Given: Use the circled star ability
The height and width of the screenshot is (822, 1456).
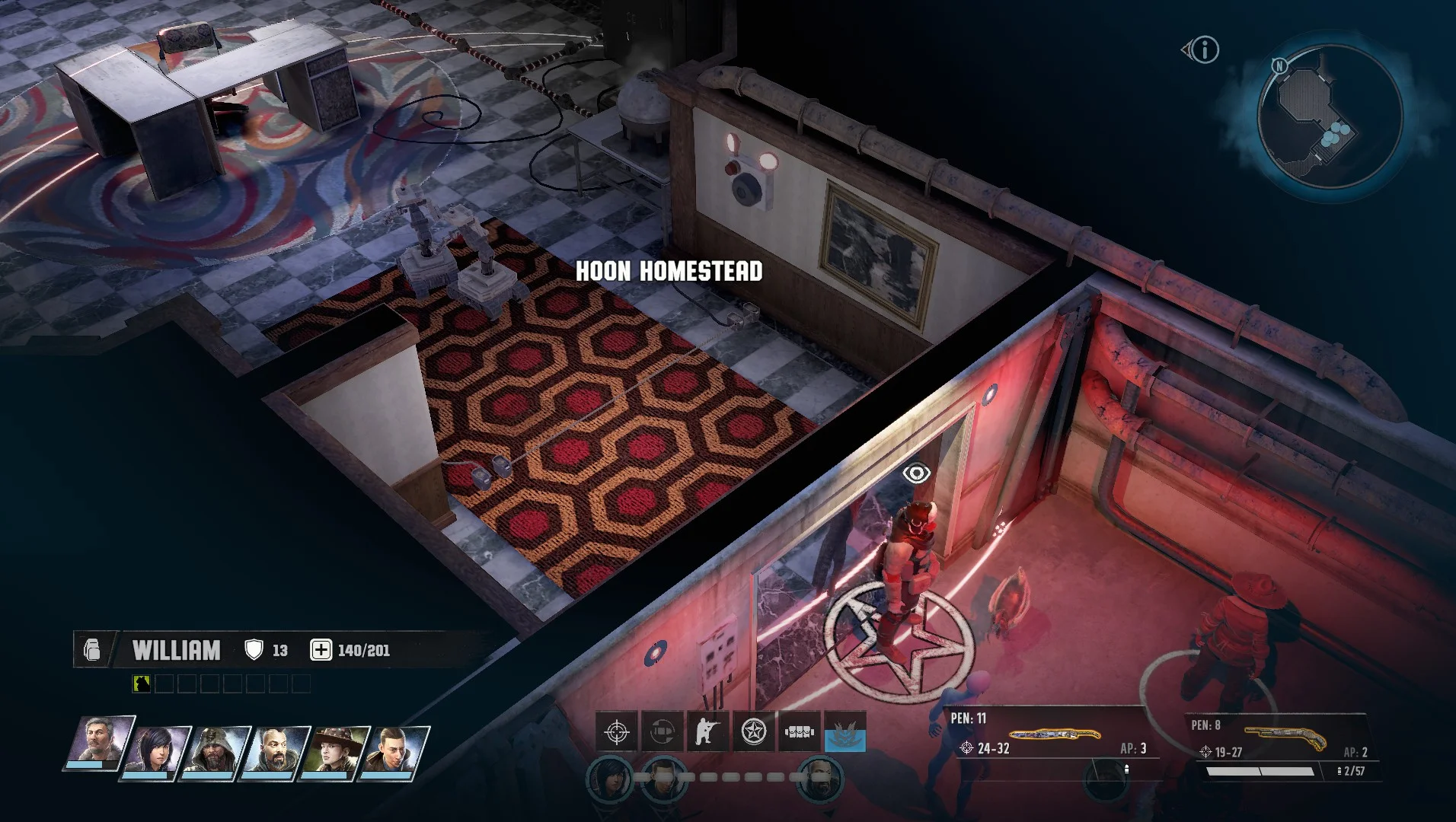Looking at the screenshot, I should [753, 732].
